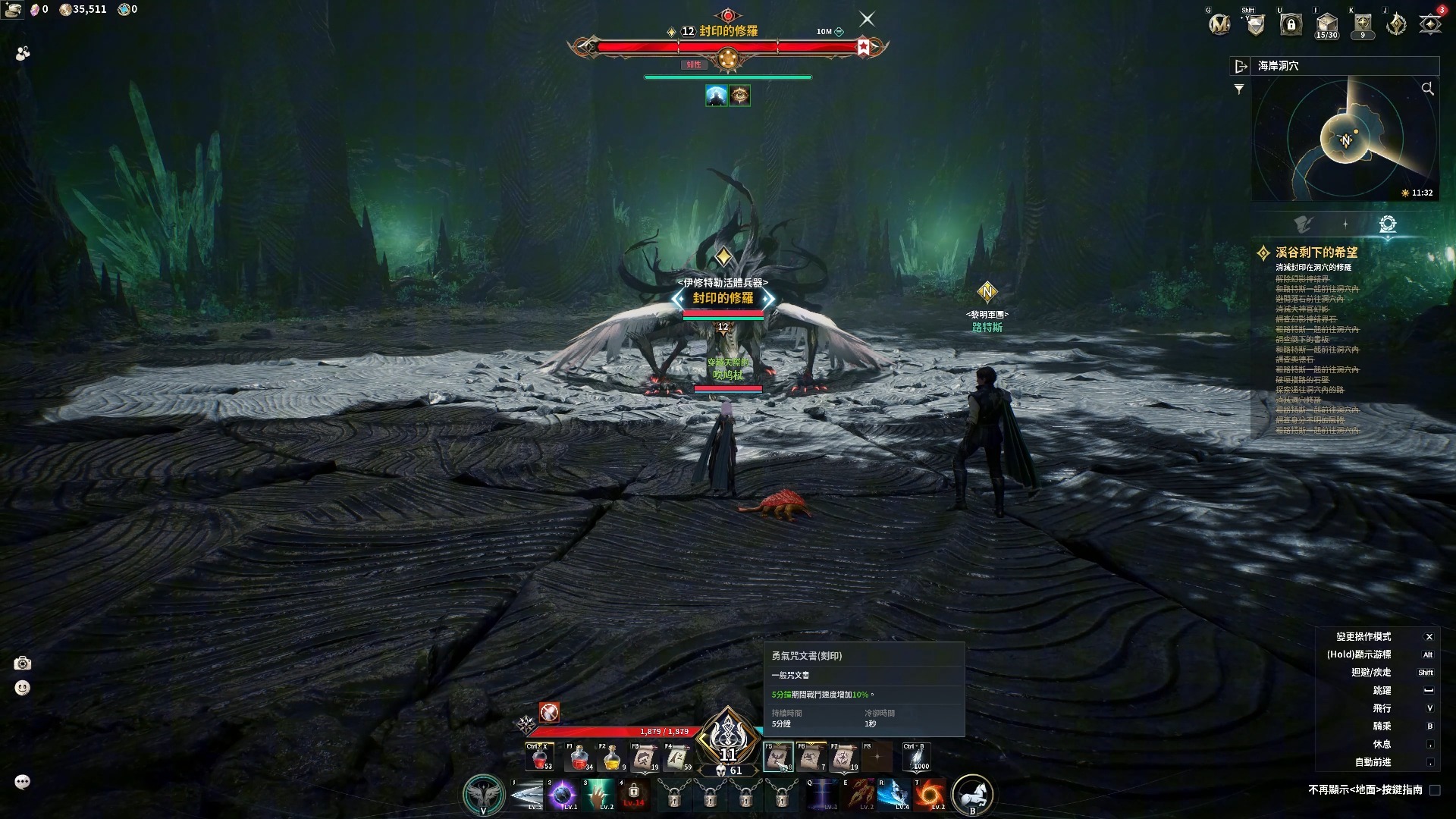Close the 變更操作模式 key guide panel
The height and width of the screenshot is (819, 1456).
(x=1429, y=637)
